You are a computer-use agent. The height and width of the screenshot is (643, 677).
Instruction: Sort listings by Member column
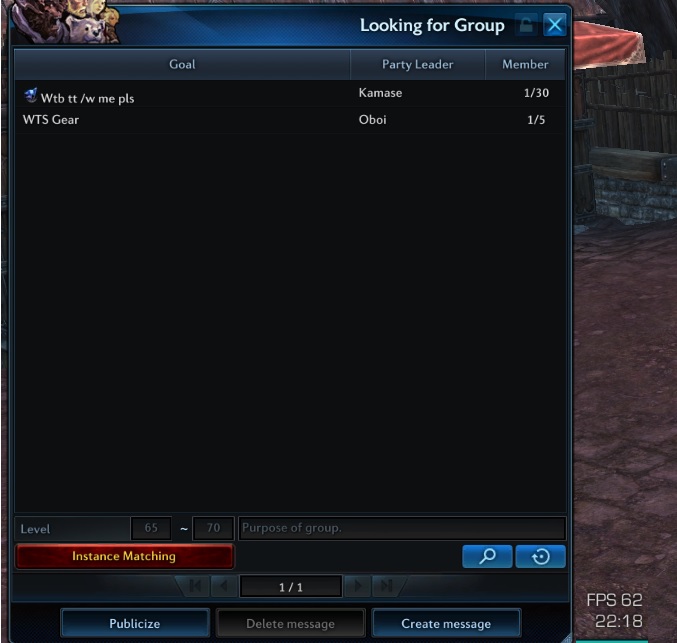point(525,64)
